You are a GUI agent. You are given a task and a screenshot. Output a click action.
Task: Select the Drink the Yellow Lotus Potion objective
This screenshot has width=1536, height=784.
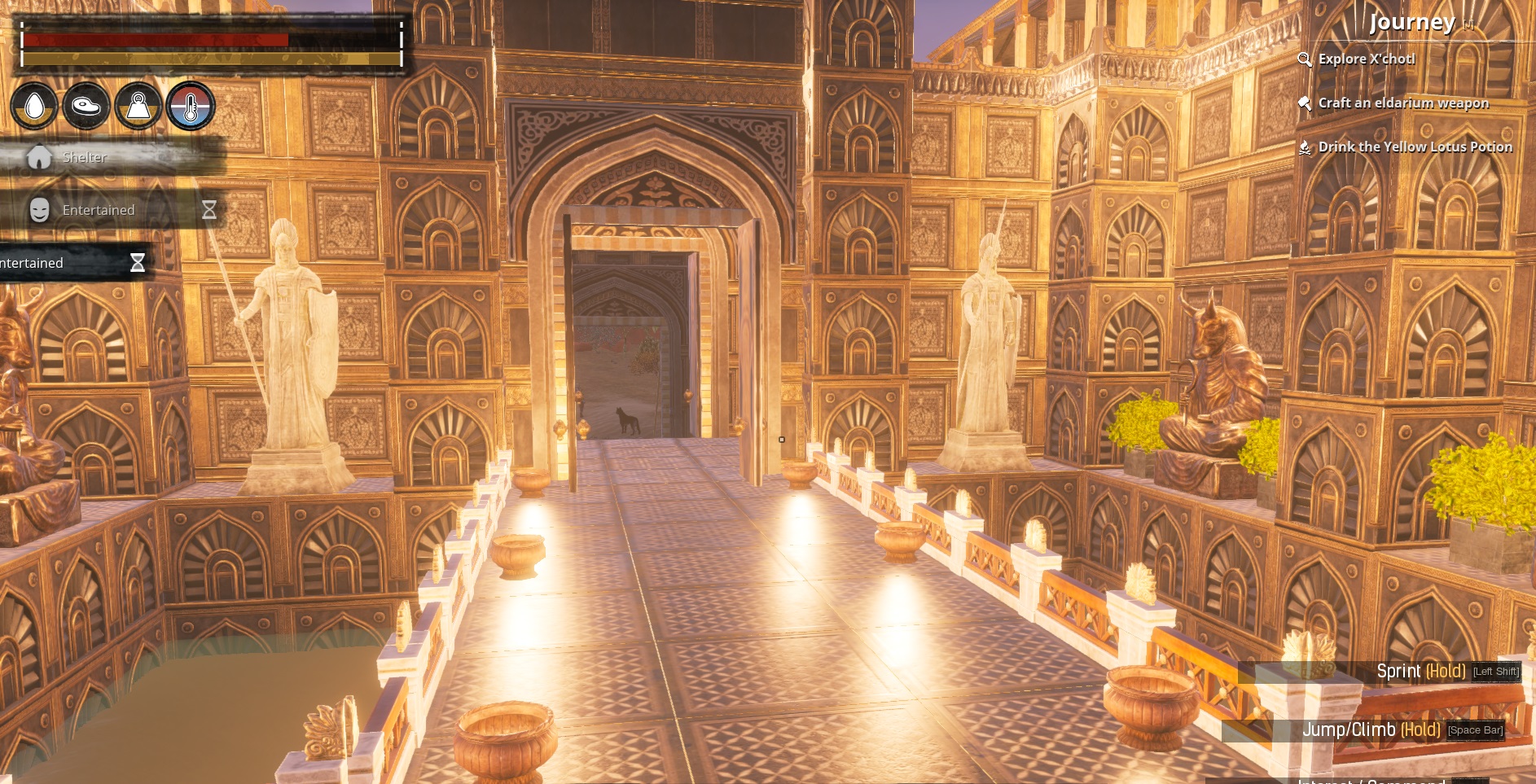tap(1415, 147)
